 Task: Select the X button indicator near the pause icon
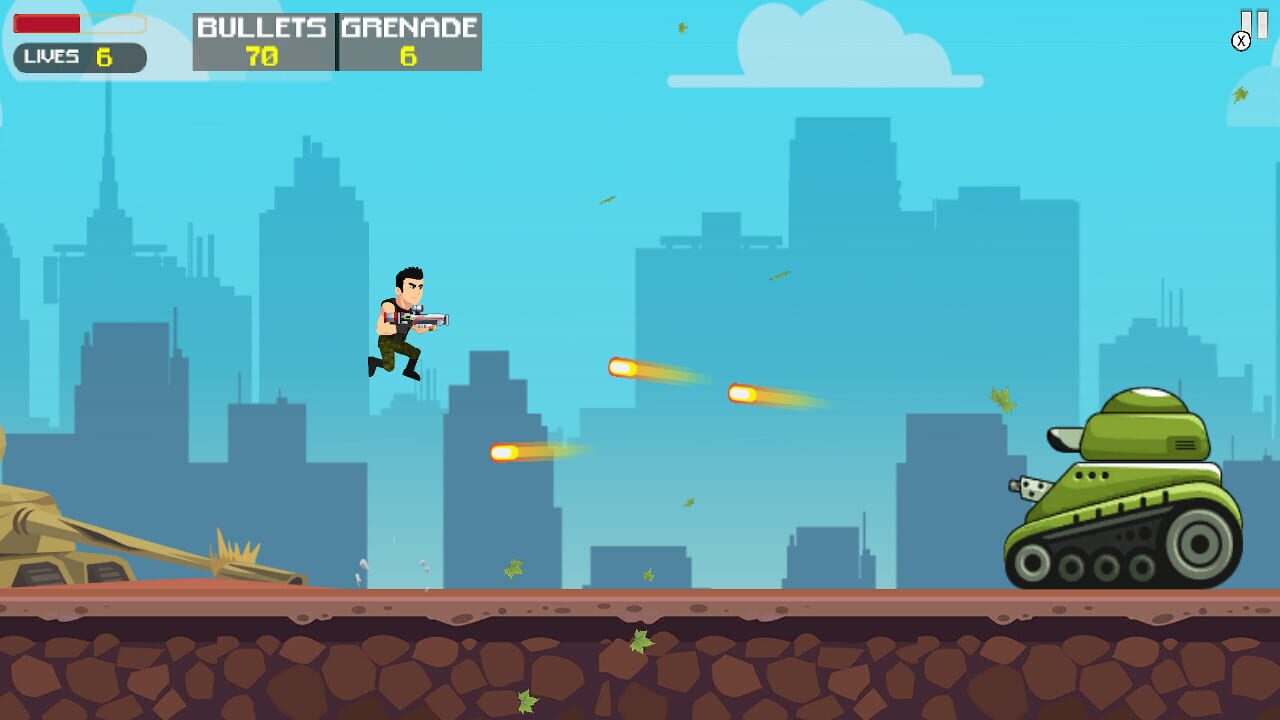(1242, 41)
